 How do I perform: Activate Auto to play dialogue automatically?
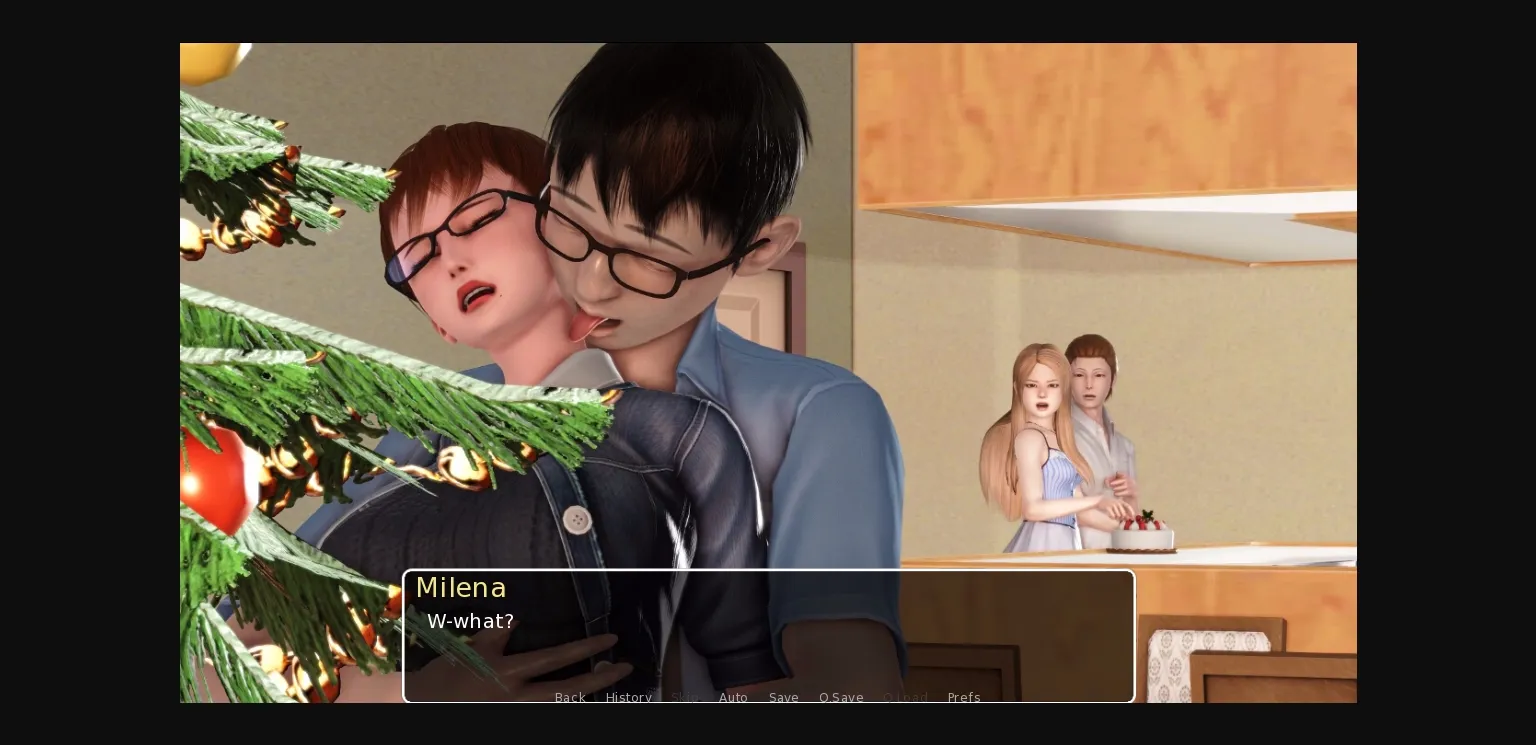pos(733,697)
